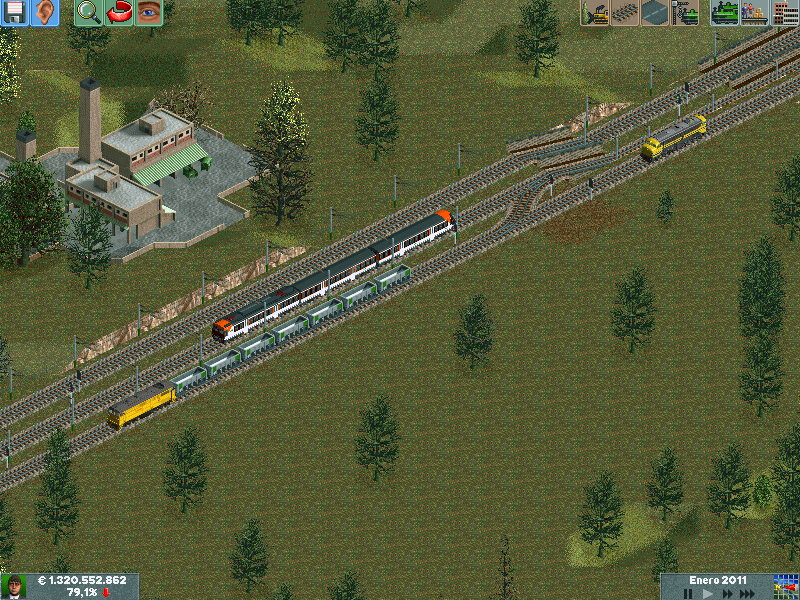Set game speed to fast forward
Screen dimensions: 800x600
tap(727, 594)
